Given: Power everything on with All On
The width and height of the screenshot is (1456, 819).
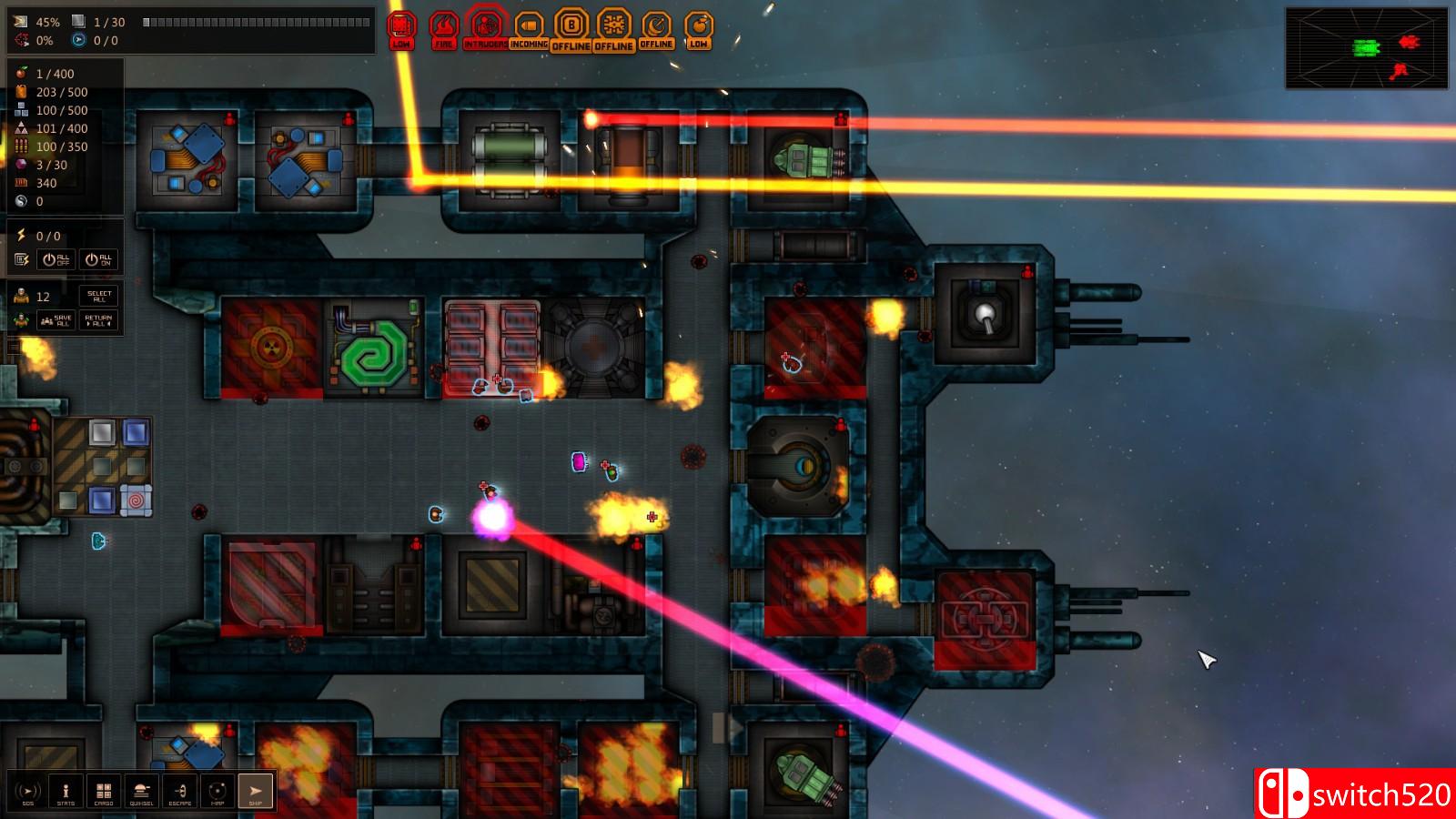Looking at the screenshot, I should (x=98, y=259).
